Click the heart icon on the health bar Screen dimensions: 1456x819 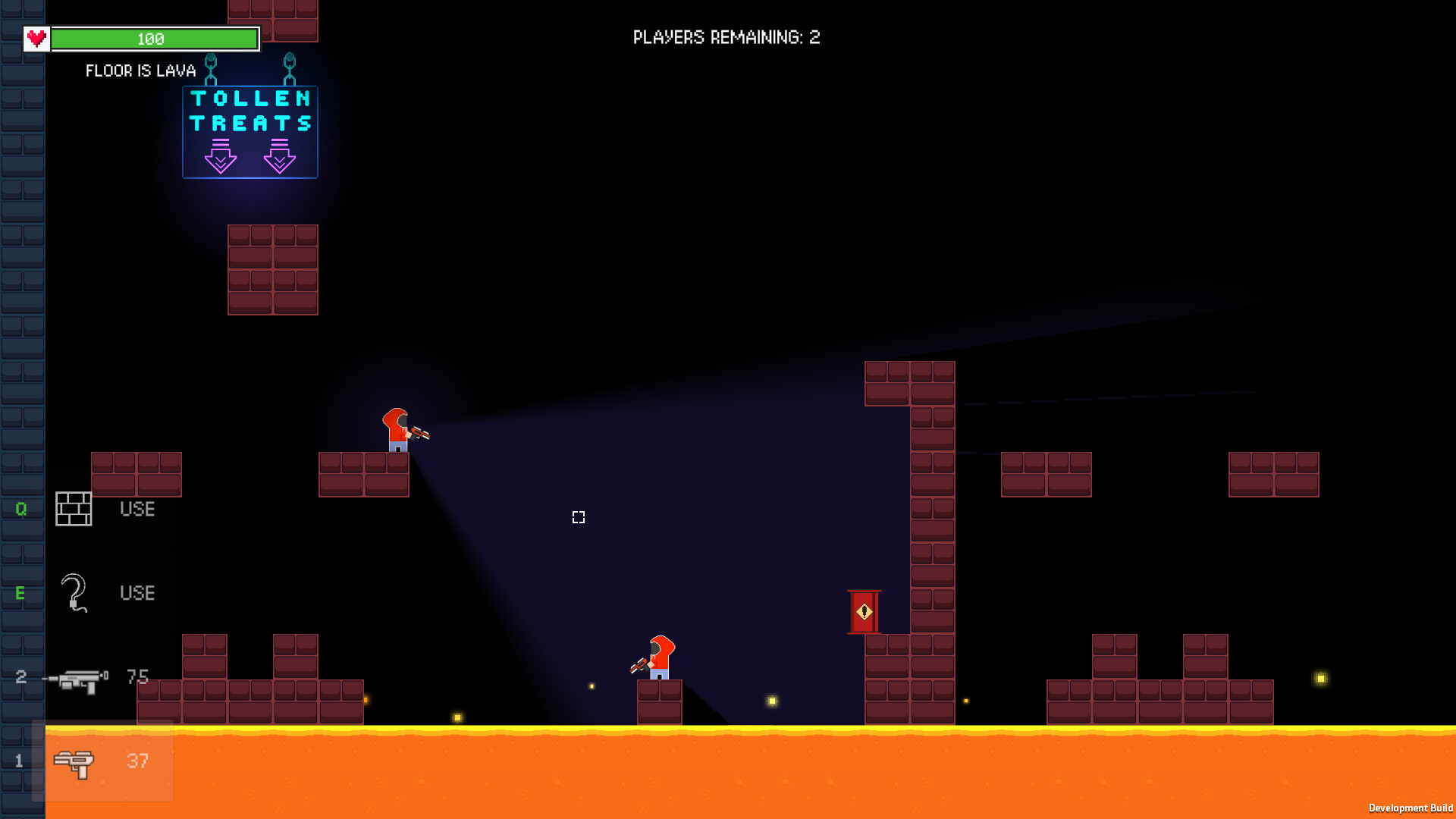click(x=35, y=37)
